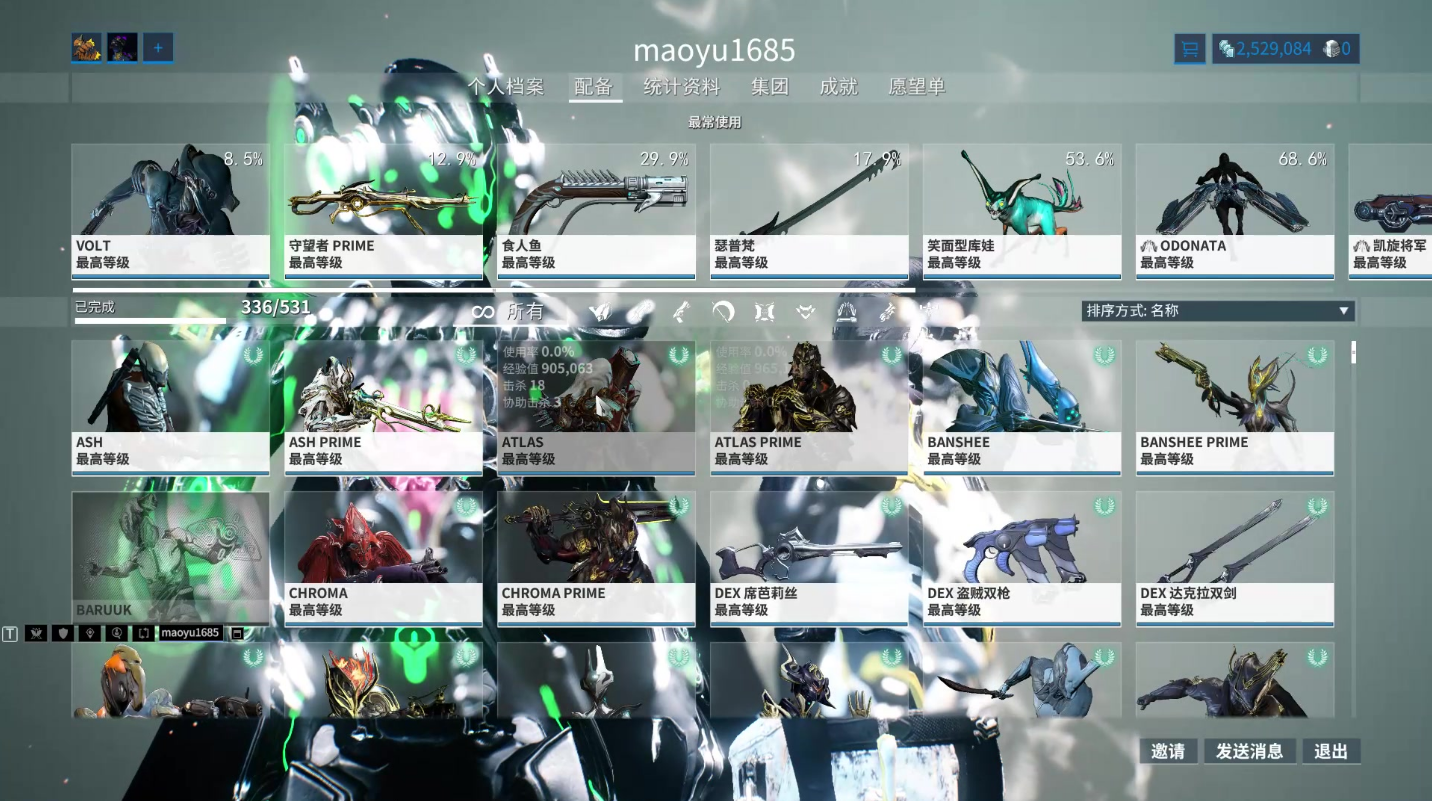Image resolution: width=1432 pixels, height=801 pixels.
Task: Click the ODONATA archwing tile
Action: [x=1234, y=211]
